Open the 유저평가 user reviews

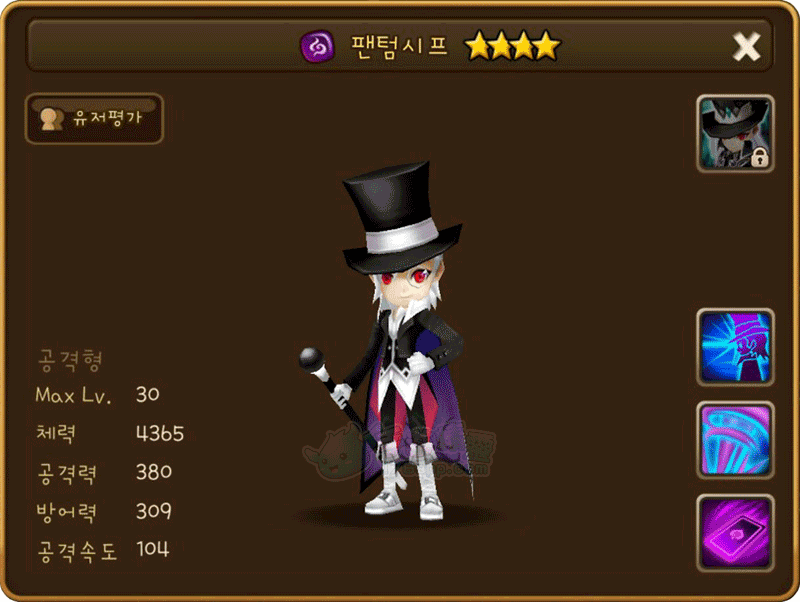(94, 119)
